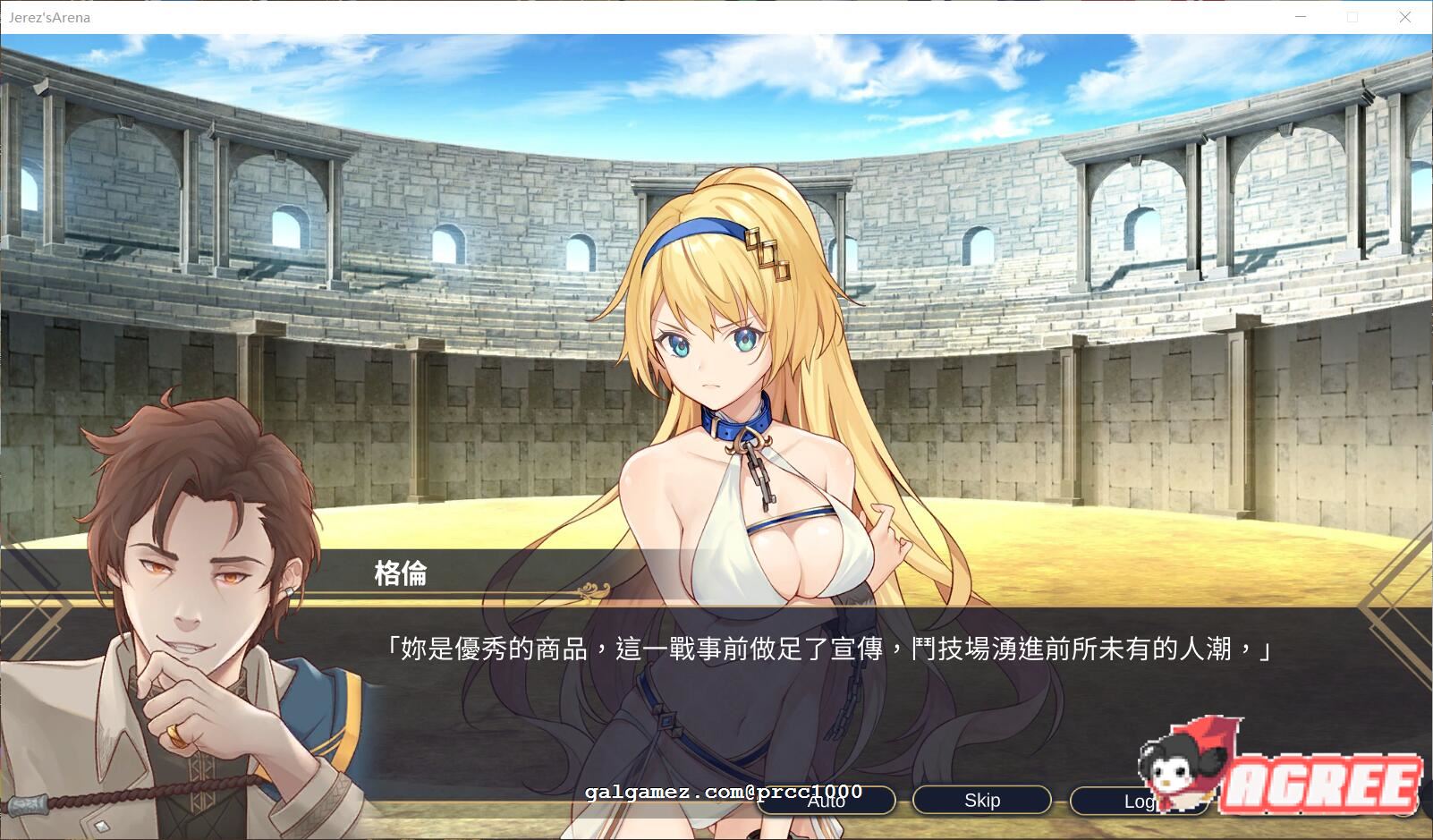
Task: Enable Auto mode for dialogue playback
Action: (x=826, y=801)
